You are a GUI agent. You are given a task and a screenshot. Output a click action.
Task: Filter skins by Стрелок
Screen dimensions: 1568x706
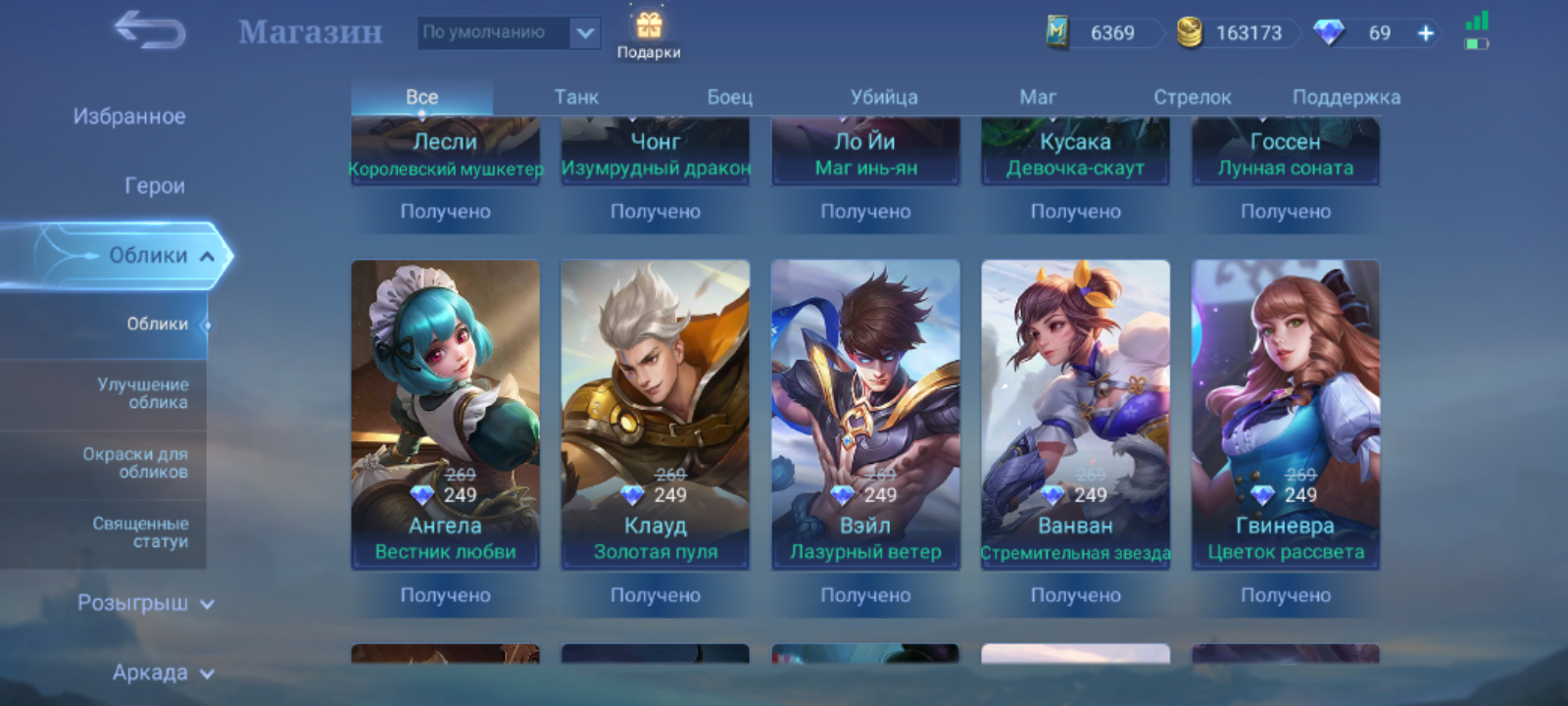1192,97
